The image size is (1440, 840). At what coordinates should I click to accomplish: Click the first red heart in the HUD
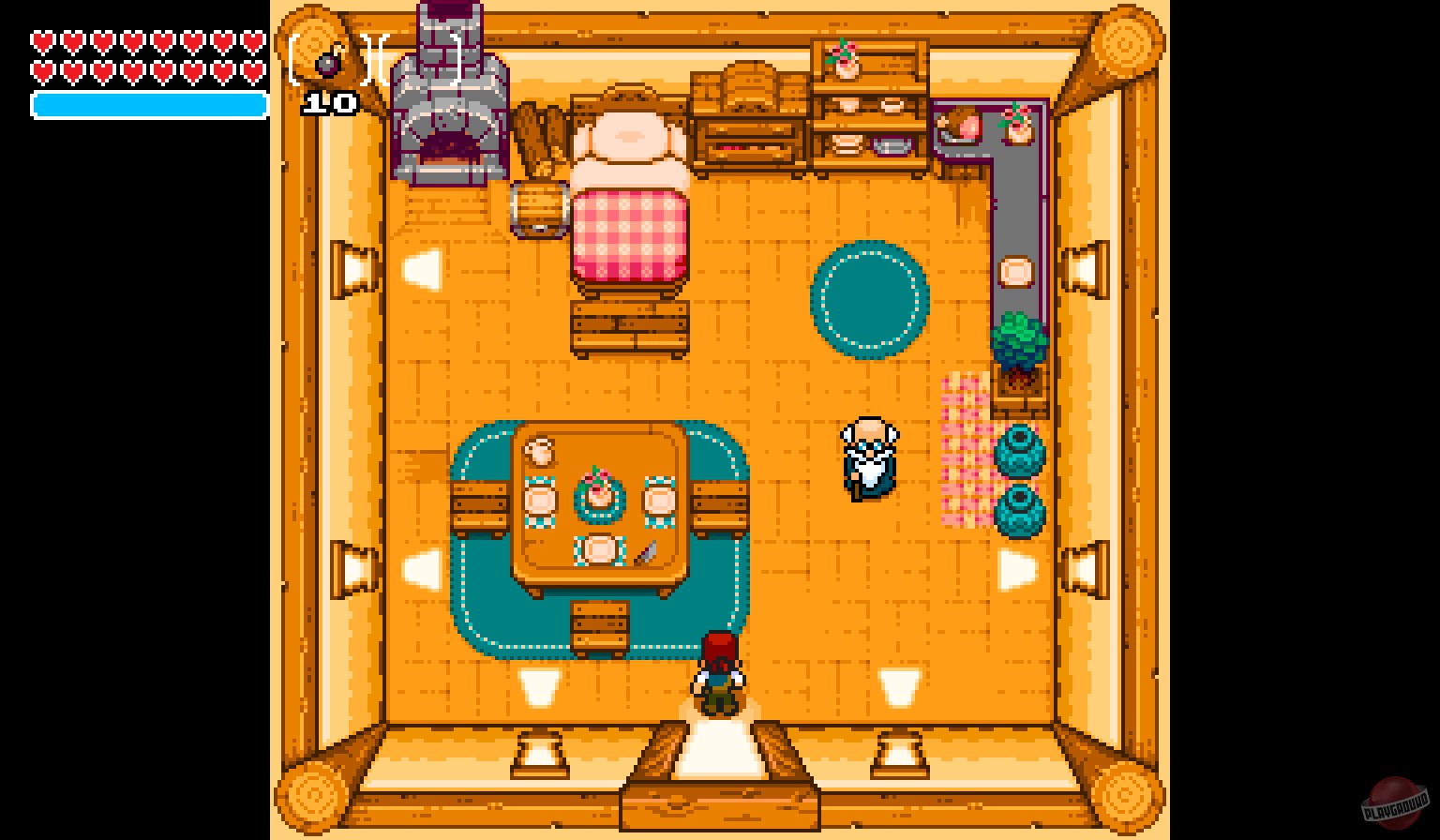[x=41, y=41]
